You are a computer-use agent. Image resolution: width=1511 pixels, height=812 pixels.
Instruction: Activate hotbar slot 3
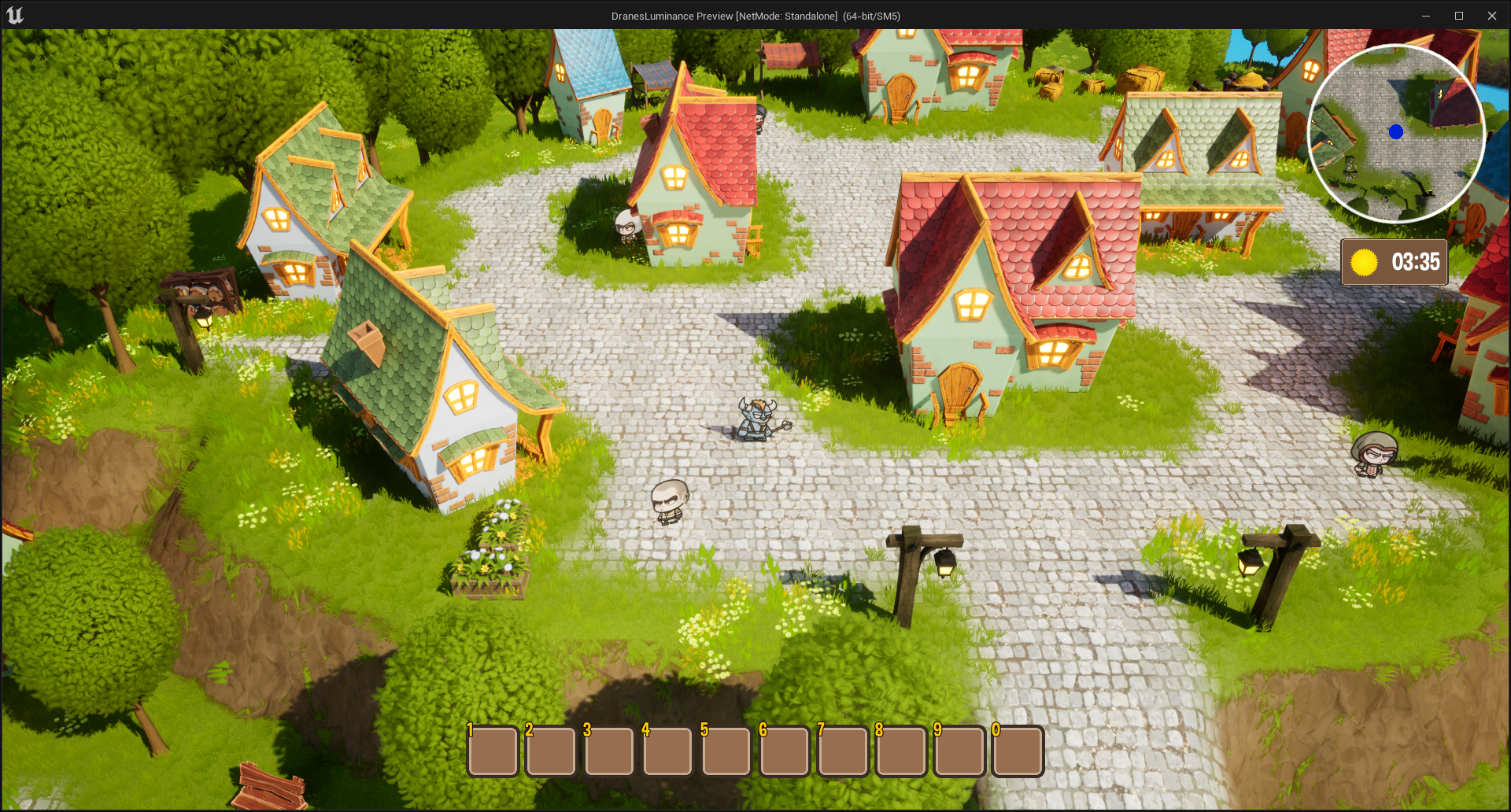pyautogui.click(x=610, y=751)
